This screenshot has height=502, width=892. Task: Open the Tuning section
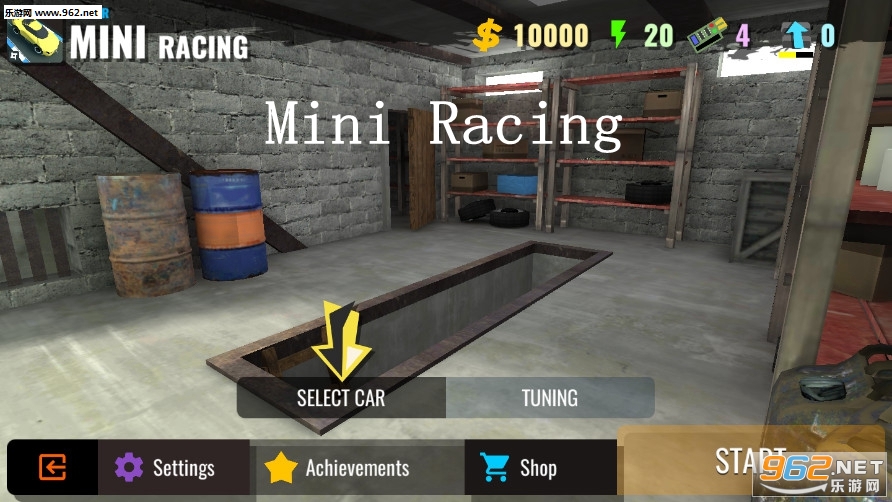[x=549, y=398]
